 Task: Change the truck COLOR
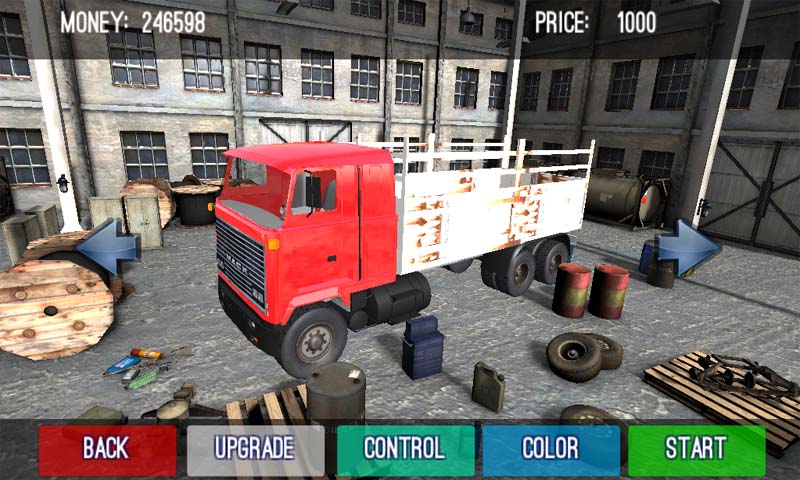(551, 449)
